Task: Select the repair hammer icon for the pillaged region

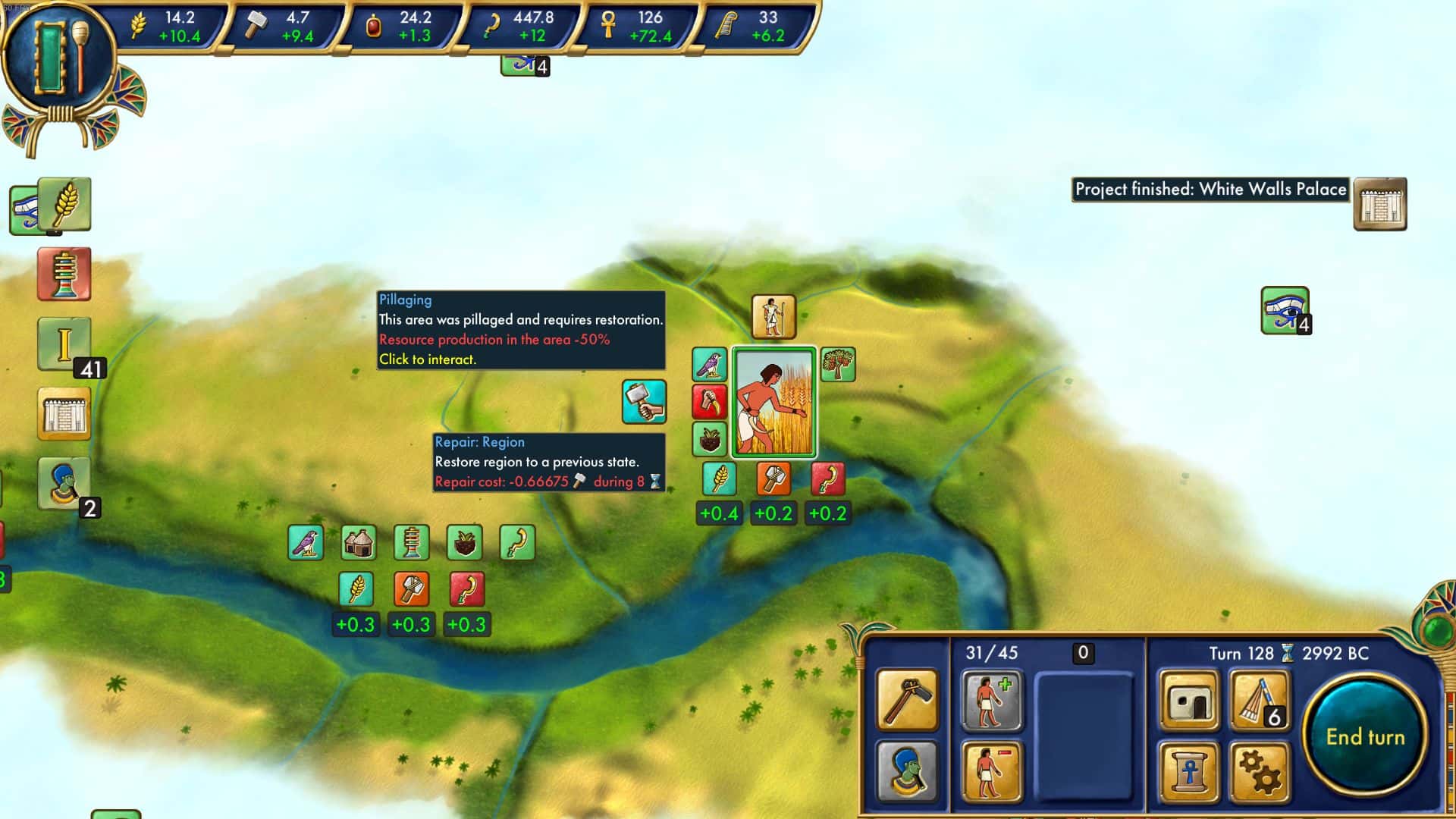Action: tap(642, 403)
